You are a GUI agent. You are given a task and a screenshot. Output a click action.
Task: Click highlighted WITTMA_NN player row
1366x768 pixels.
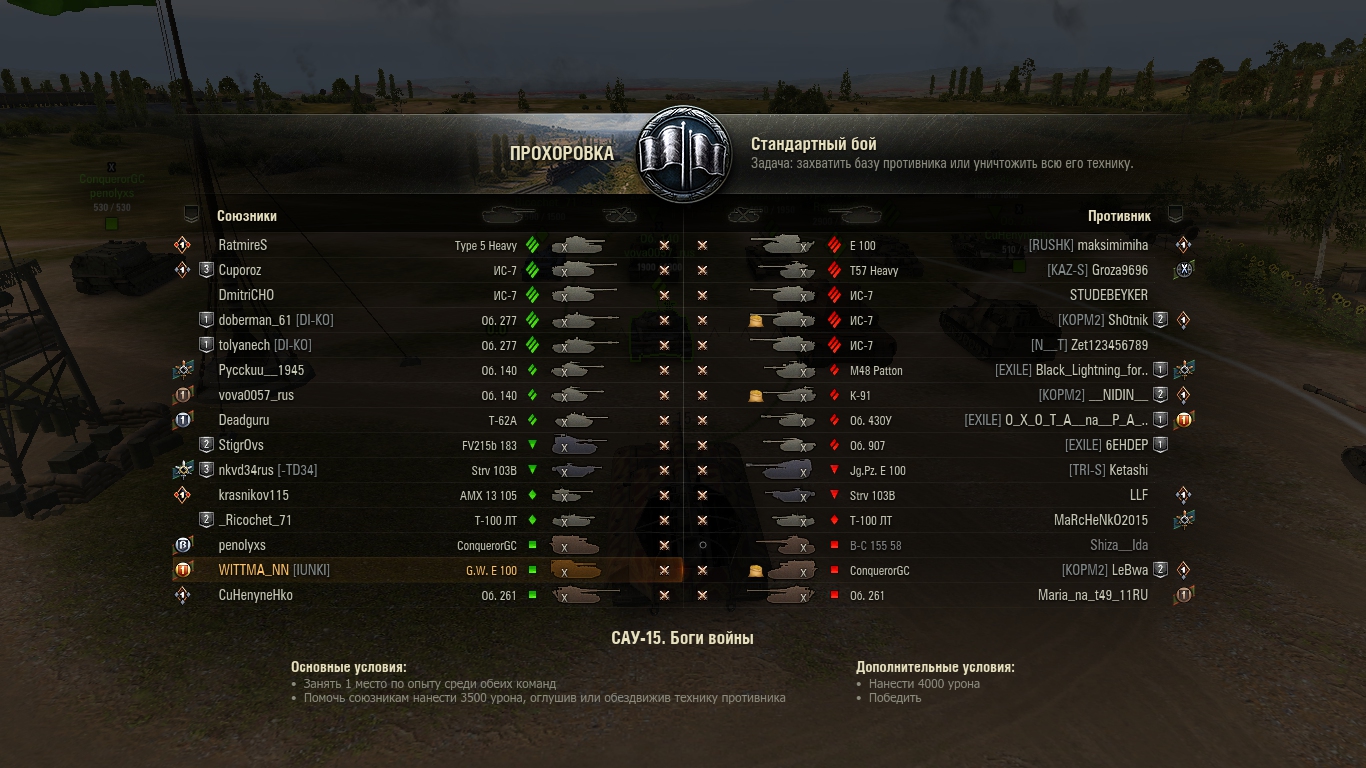click(x=254, y=570)
